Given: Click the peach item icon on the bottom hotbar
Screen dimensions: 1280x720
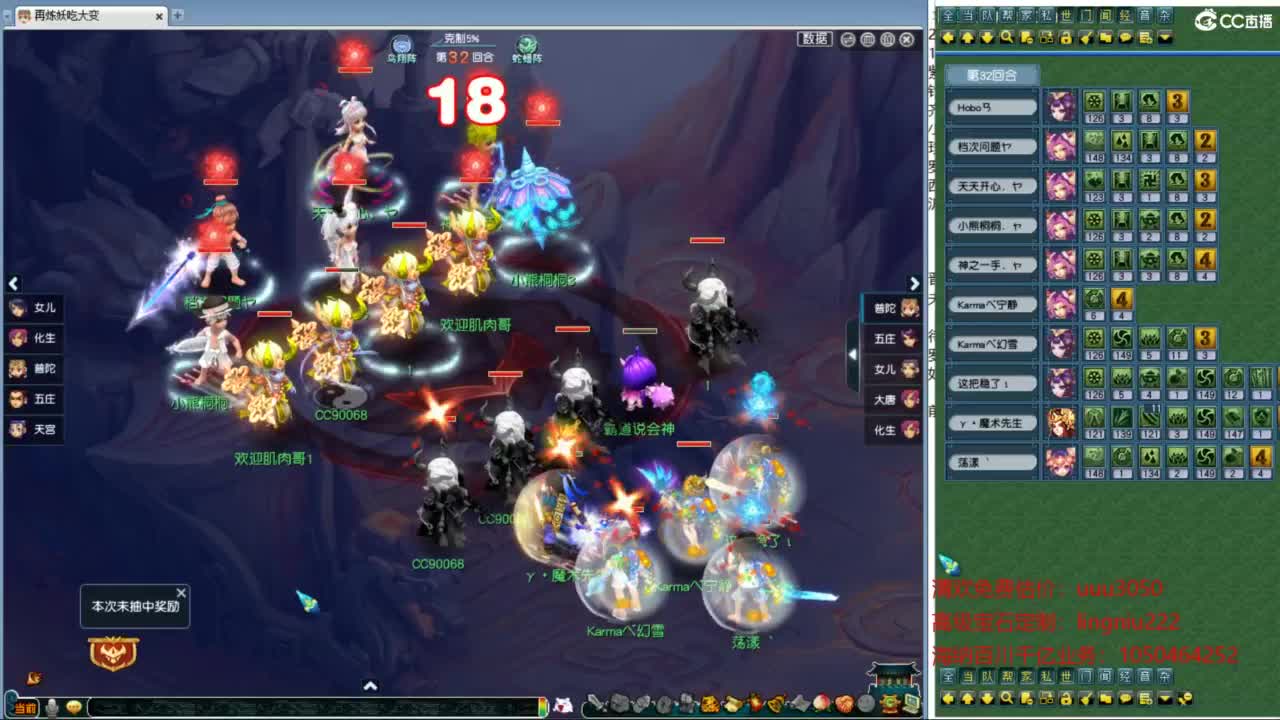Looking at the screenshot, I should 822,703.
